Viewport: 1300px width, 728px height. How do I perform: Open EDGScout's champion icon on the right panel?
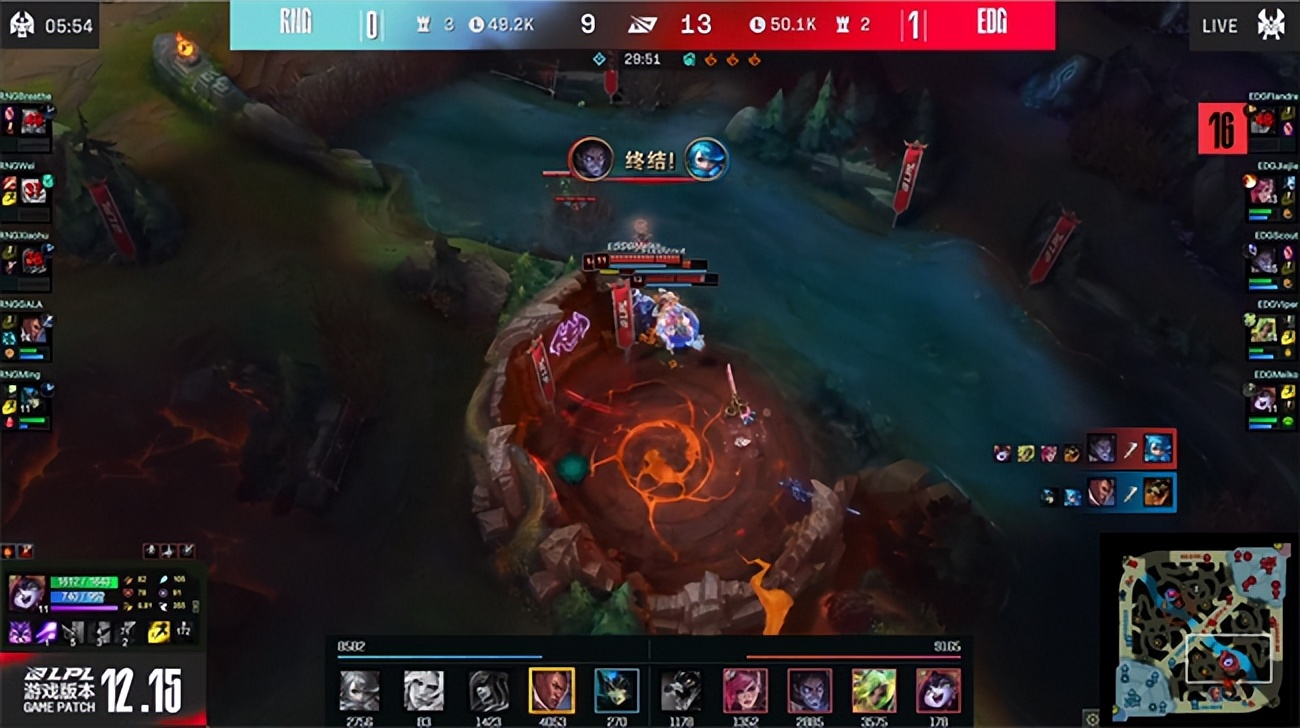click(1262, 262)
